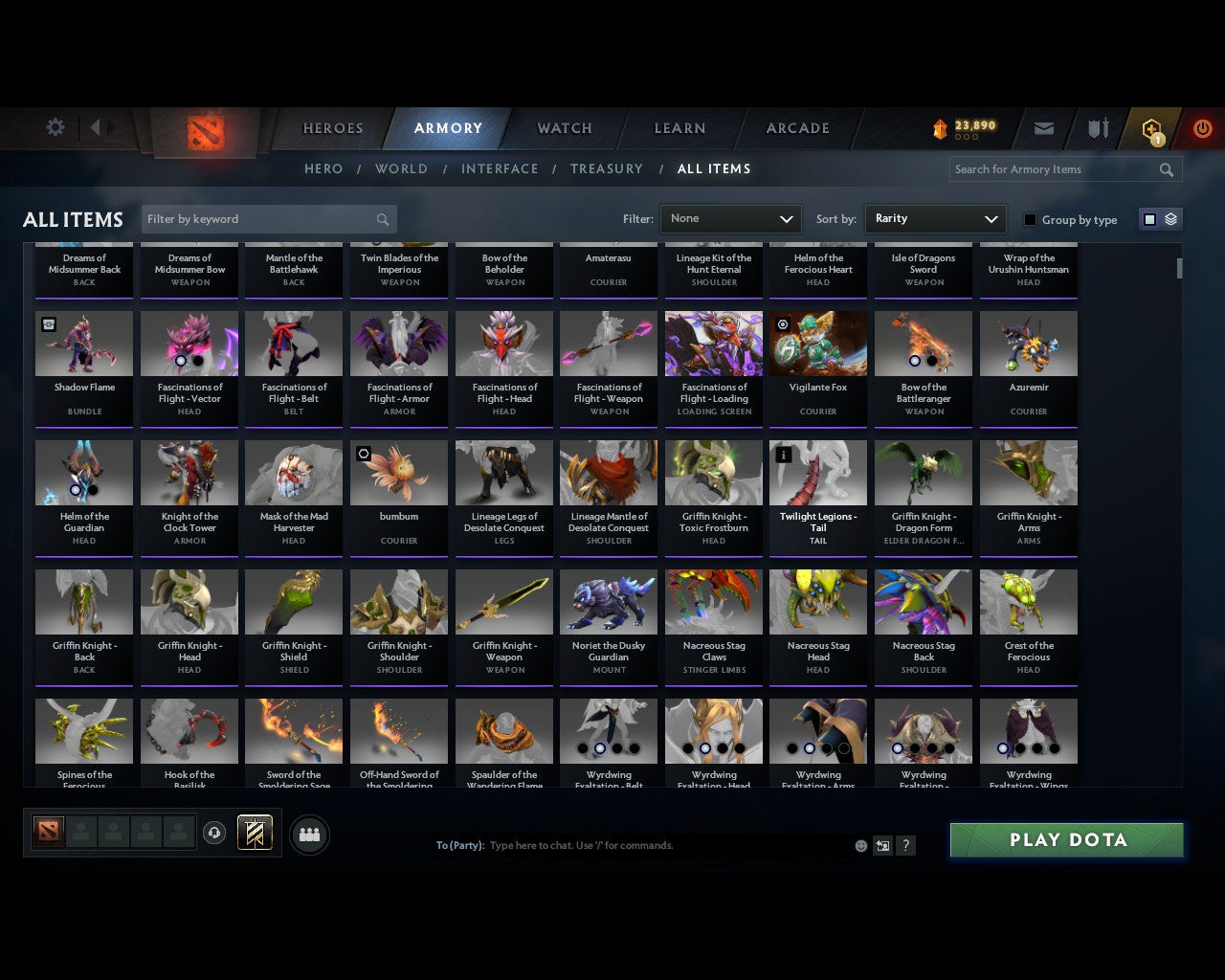This screenshot has height=980, width=1225.
Task: Click the PLAY DOTA button
Action: 1065,839
